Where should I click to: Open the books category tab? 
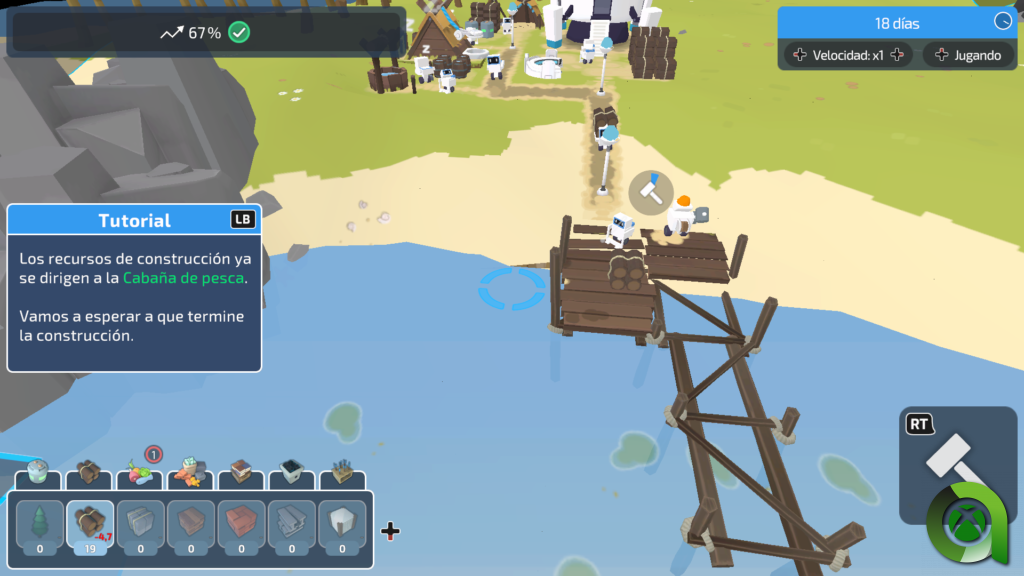click(x=241, y=472)
